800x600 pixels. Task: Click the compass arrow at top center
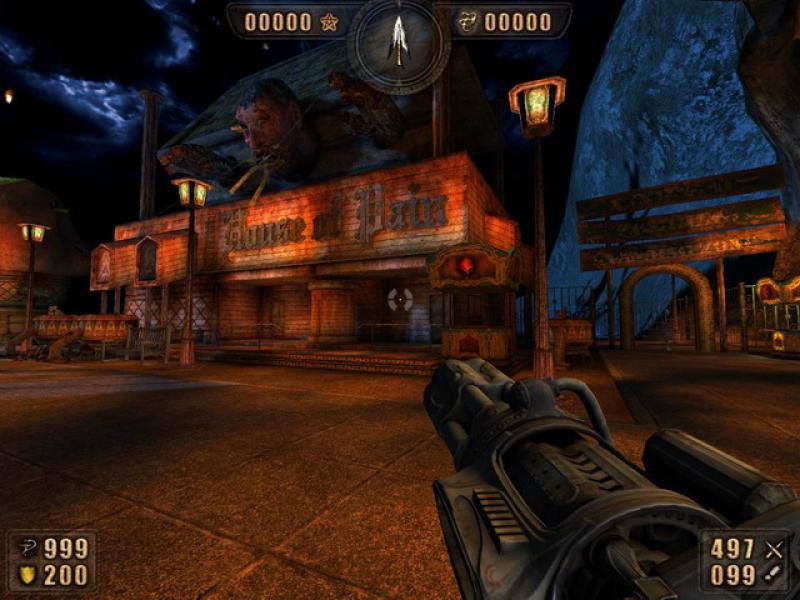pyautogui.click(x=399, y=40)
